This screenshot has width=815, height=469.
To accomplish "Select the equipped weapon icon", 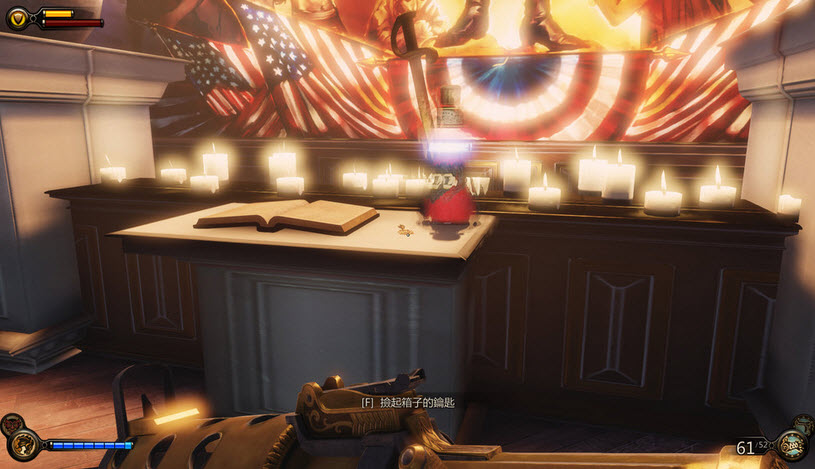I will 792,446.
